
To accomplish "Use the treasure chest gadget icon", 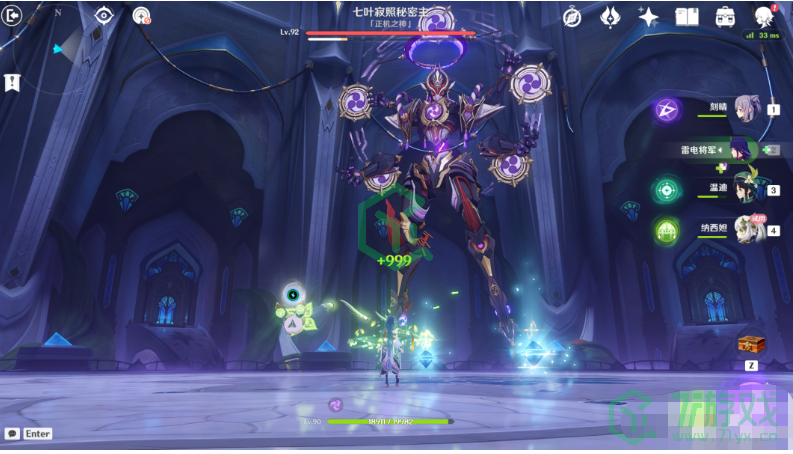I will 751,345.
